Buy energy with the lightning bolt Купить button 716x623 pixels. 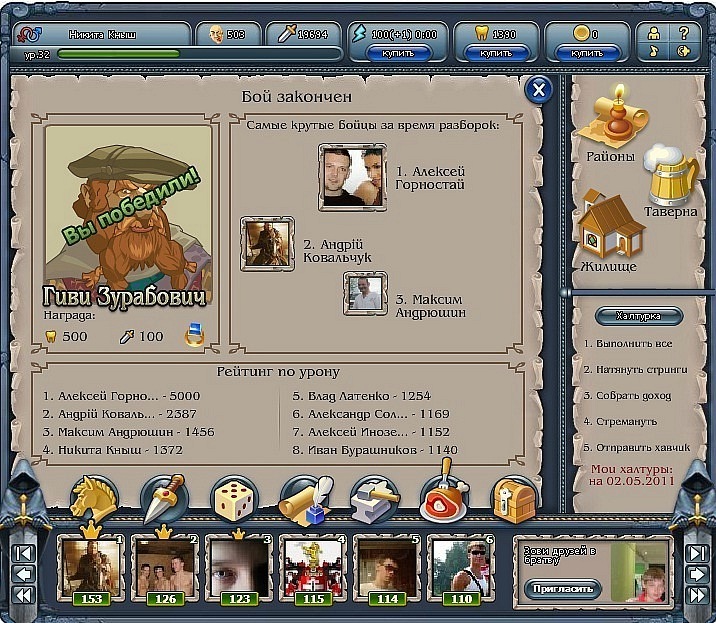pos(400,52)
